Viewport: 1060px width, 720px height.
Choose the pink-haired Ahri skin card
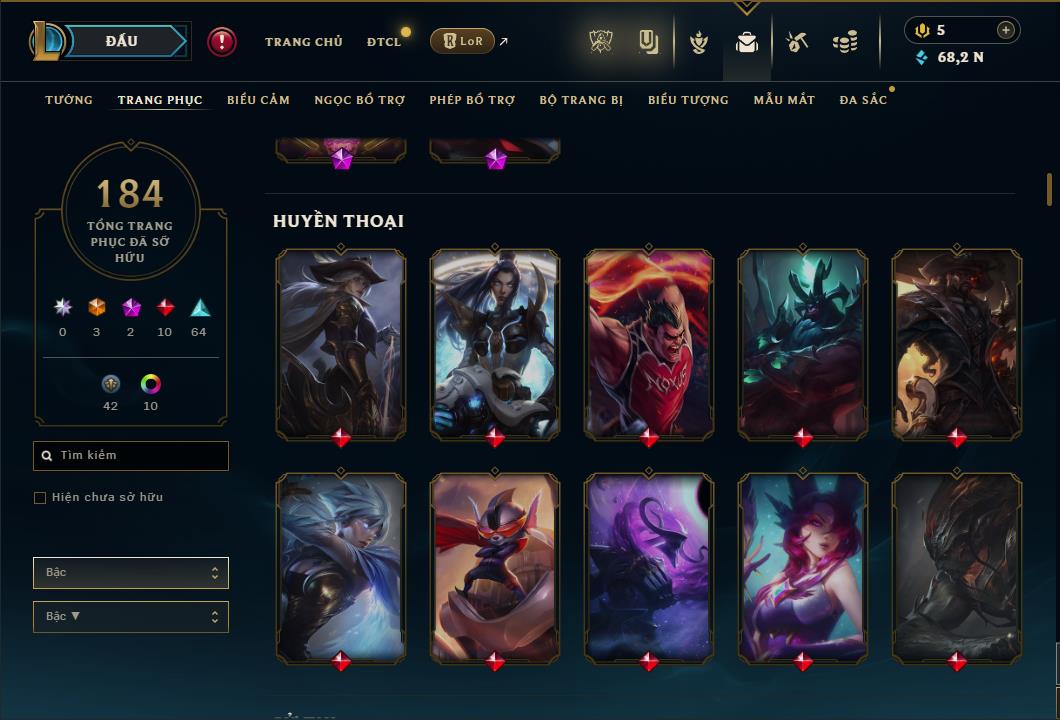pyautogui.click(x=803, y=567)
